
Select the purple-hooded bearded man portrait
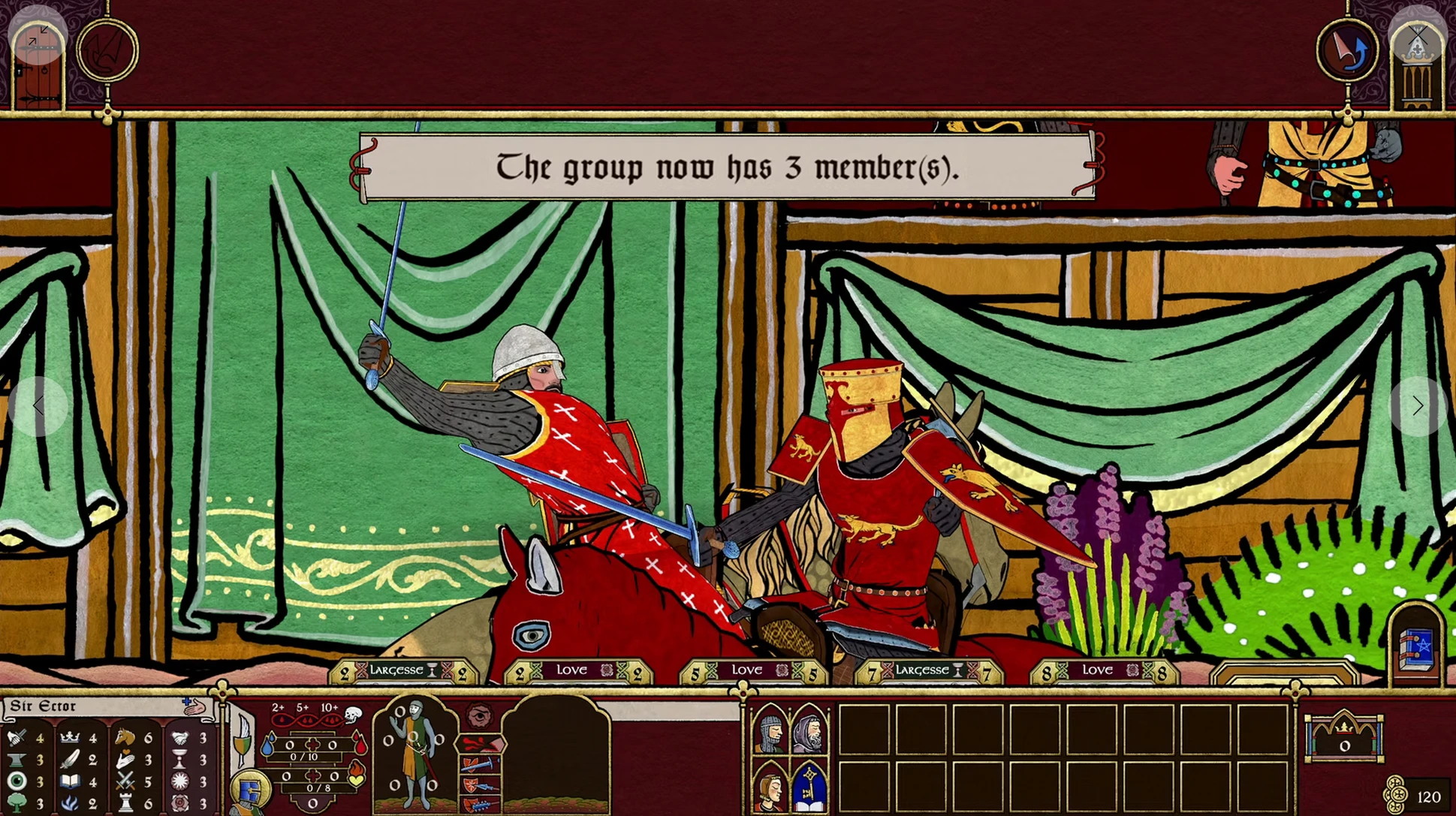coord(809,730)
